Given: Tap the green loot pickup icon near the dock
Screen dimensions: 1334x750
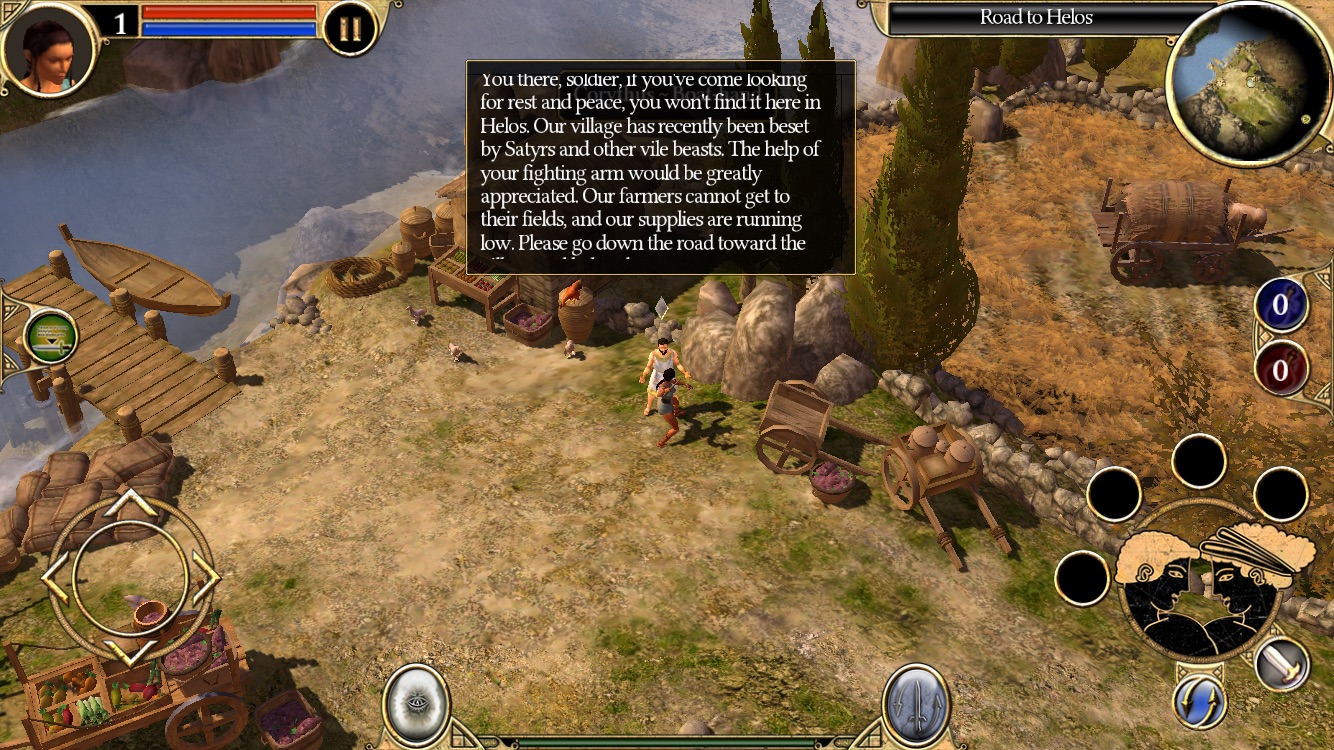Looking at the screenshot, I should [50, 338].
